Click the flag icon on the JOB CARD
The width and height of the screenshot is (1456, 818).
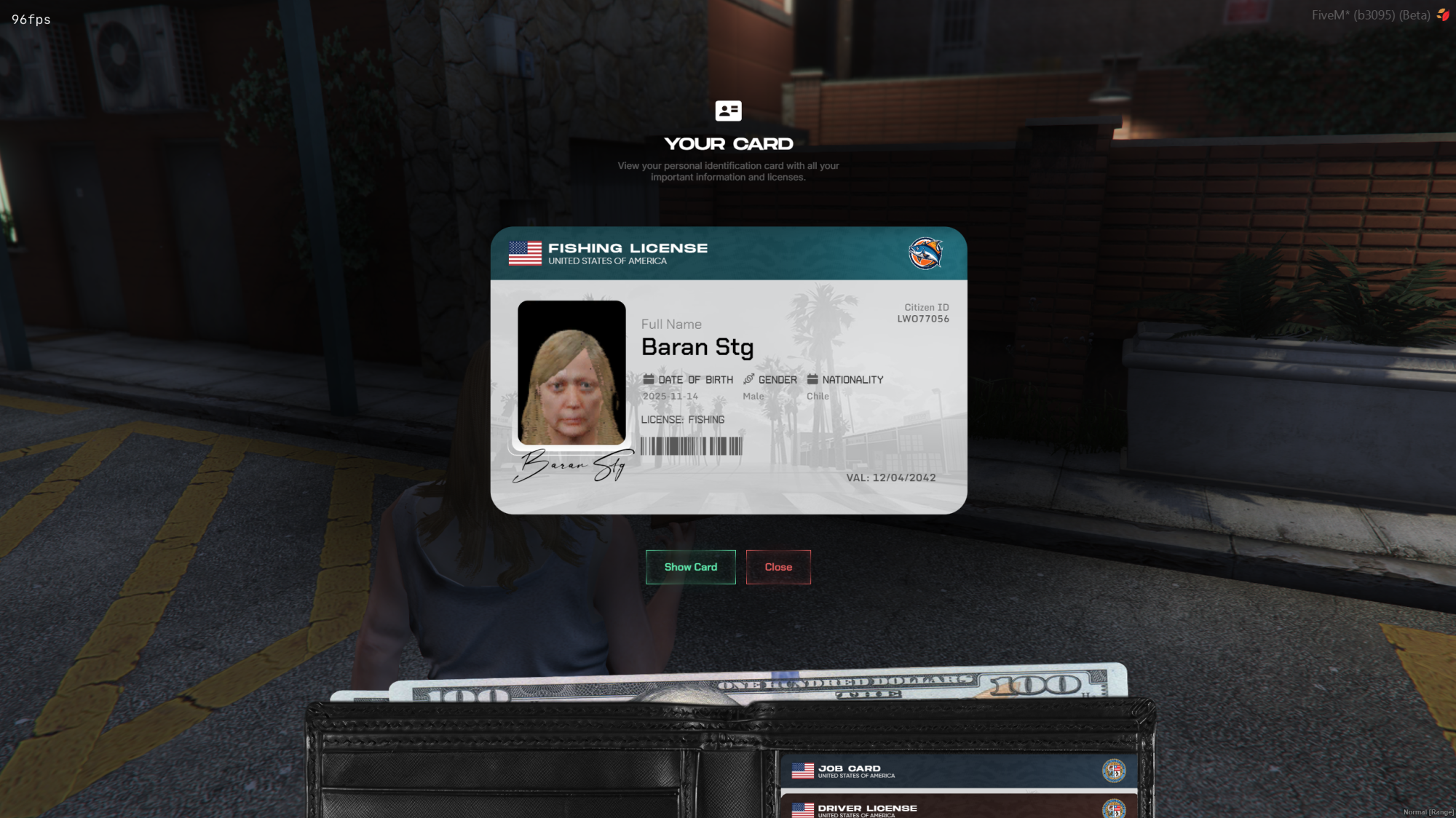pyautogui.click(x=803, y=771)
